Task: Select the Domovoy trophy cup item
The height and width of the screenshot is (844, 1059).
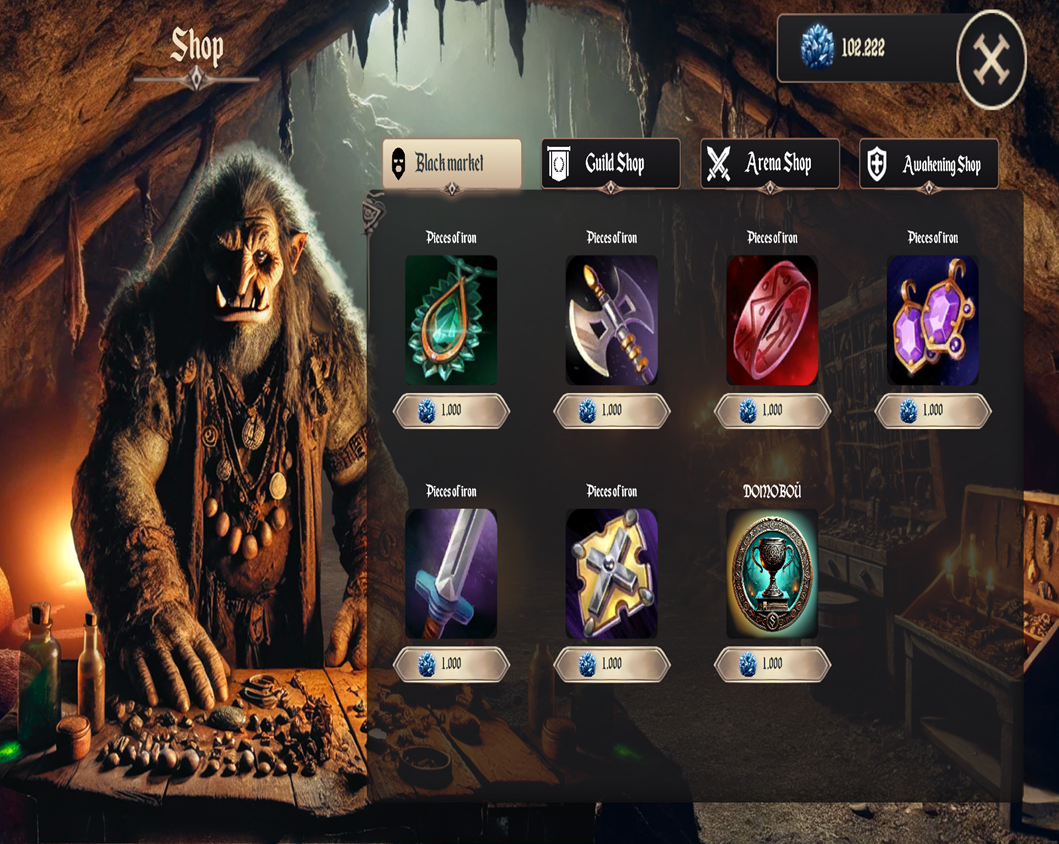Action: [x=772, y=574]
